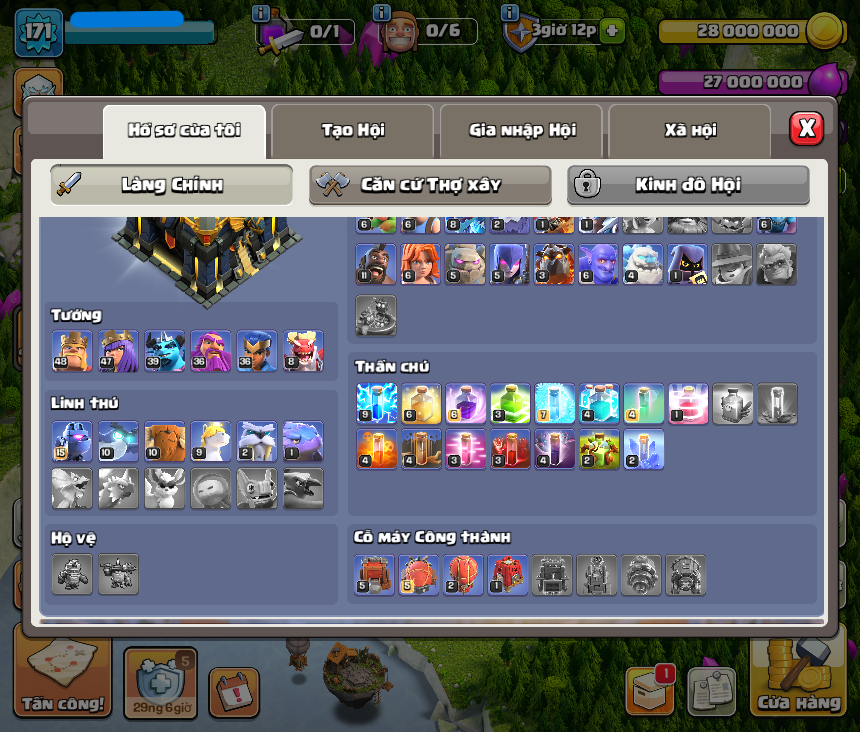Add shield time with the green plus
The height and width of the screenshot is (732, 860).
coord(612,31)
